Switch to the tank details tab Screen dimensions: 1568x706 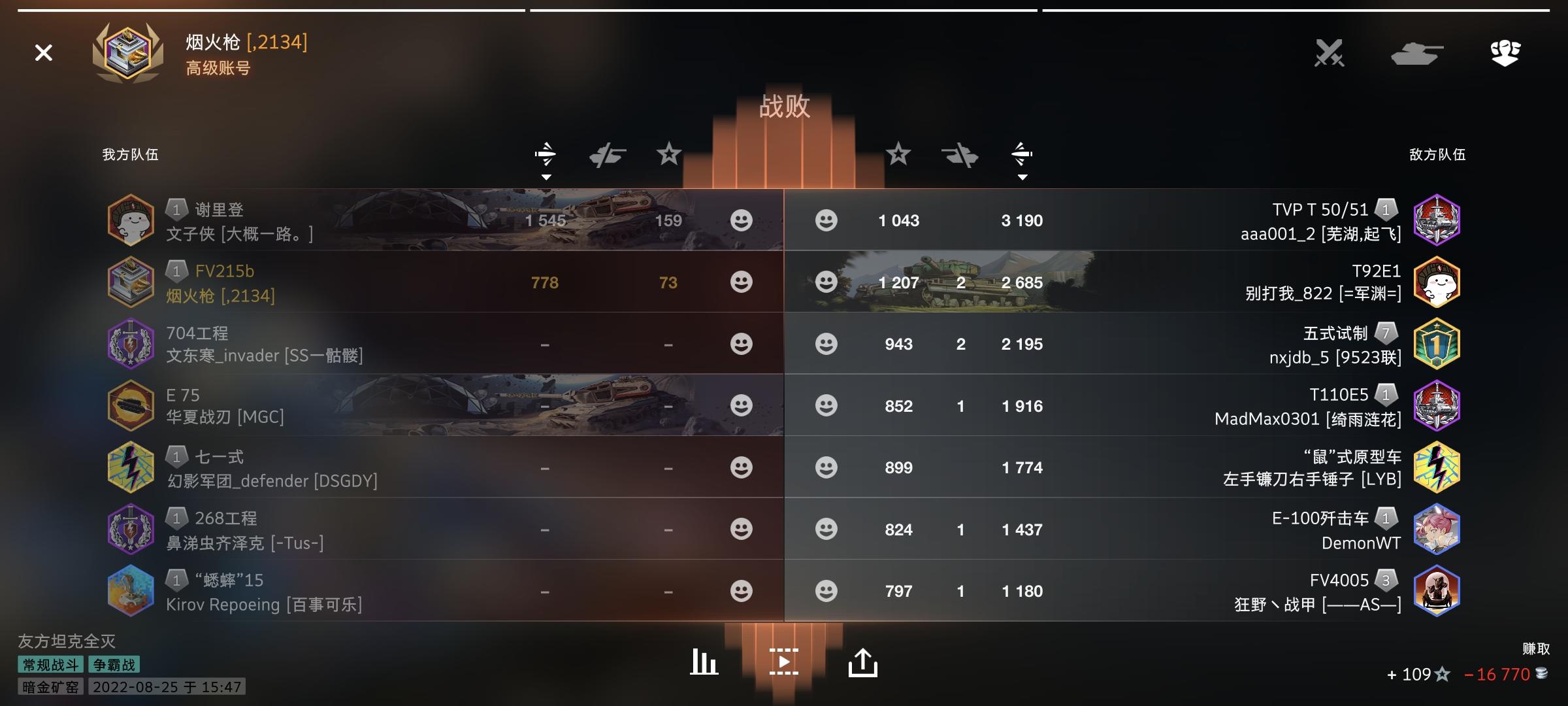1416,54
